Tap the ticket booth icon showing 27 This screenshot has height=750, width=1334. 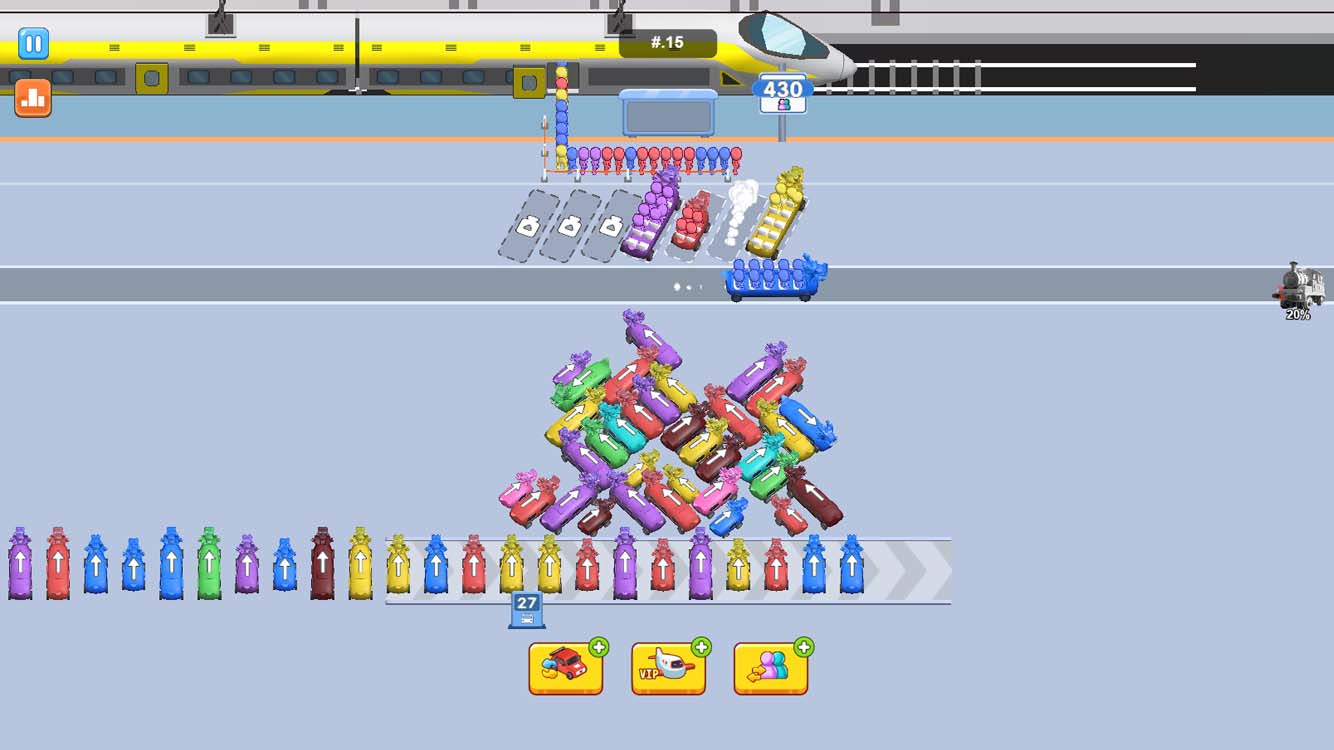coord(527,607)
